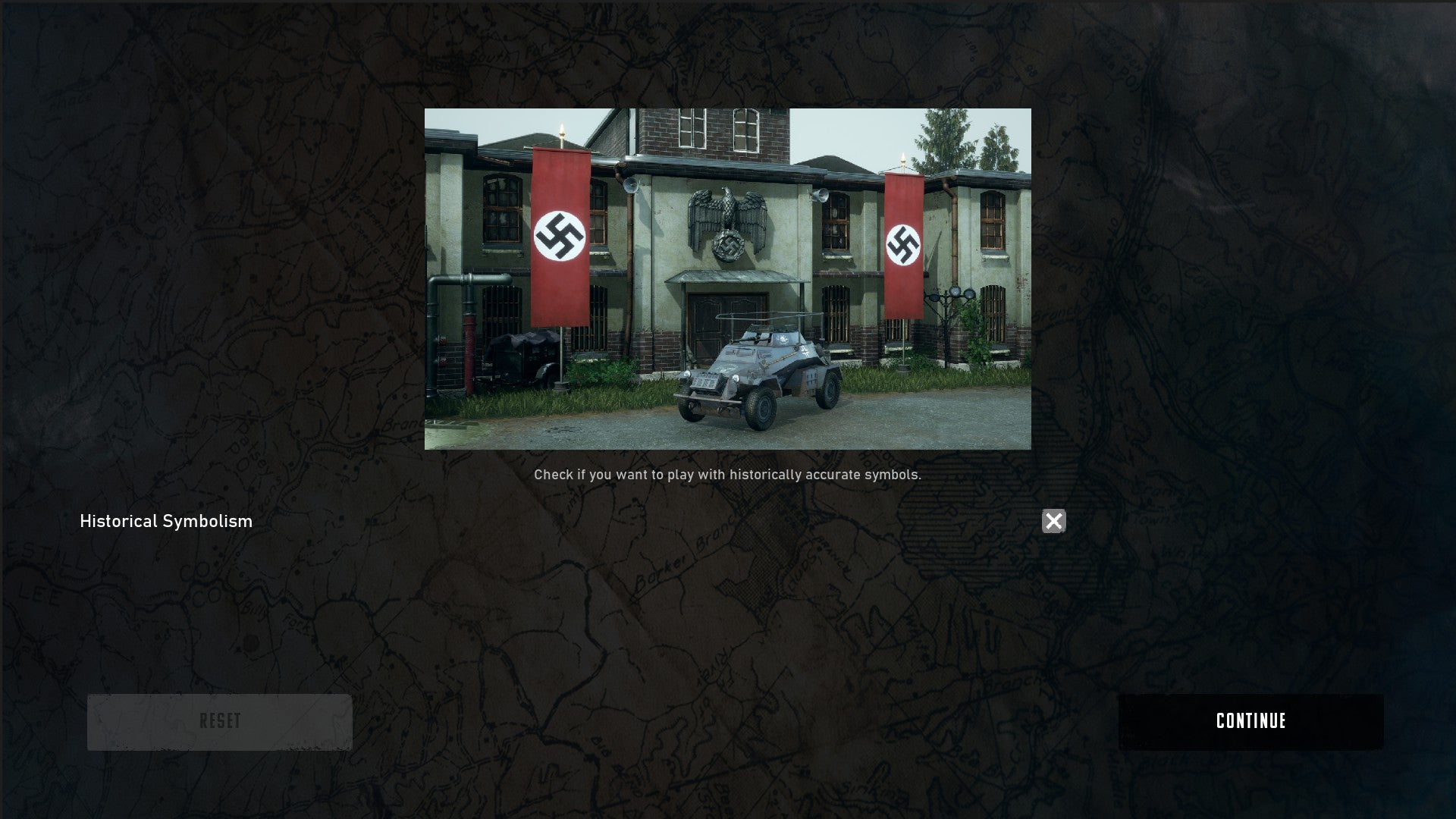The image size is (1456, 819).
Task: Toggle the Historical Symbolism checkbox
Action: [x=1053, y=521]
